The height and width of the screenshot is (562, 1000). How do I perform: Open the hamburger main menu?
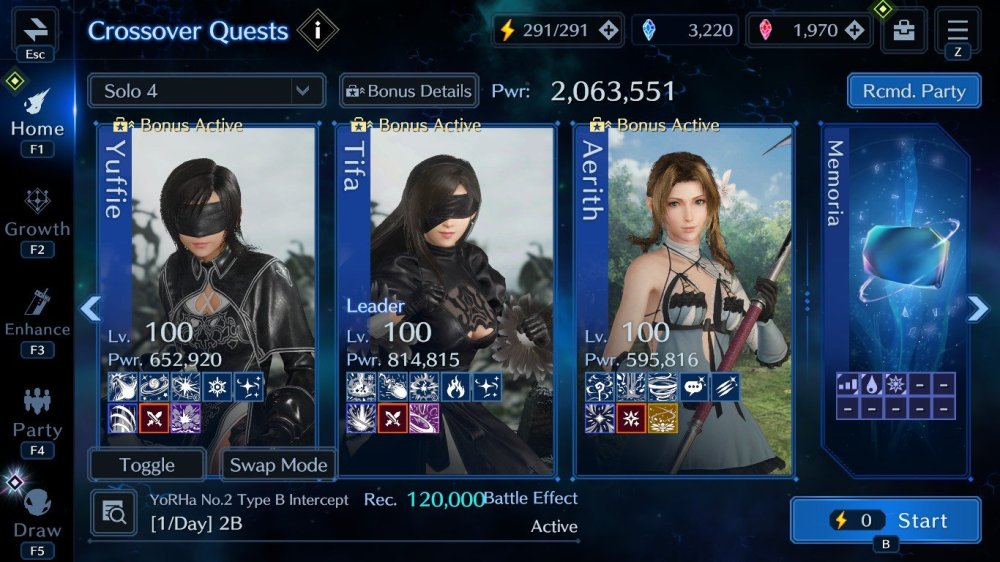point(957,28)
